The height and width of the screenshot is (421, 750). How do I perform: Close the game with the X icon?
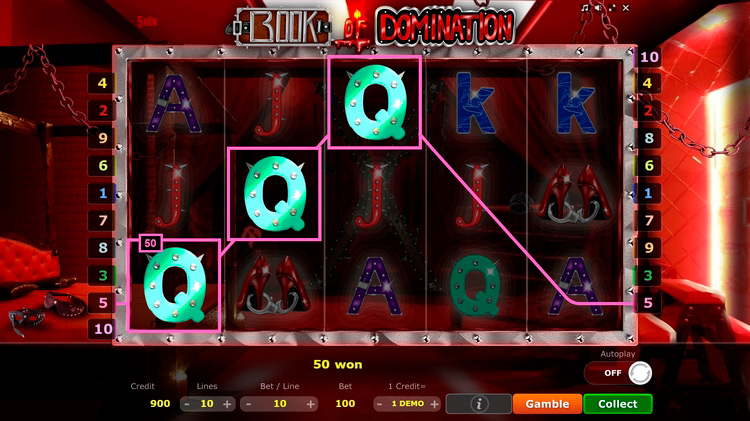pyautogui.click(x=627, y=7)
